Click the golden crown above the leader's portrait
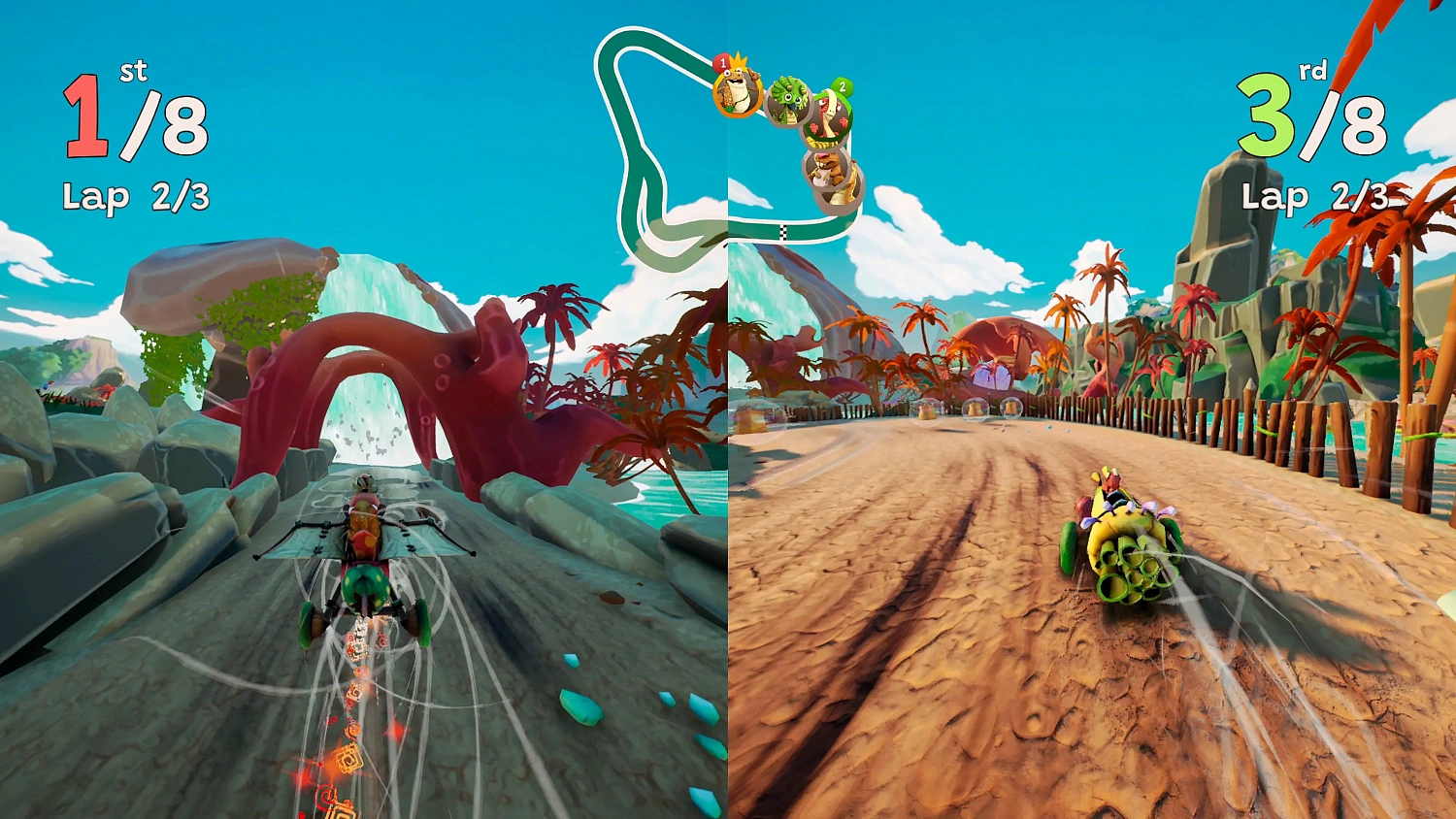 [x=739, y=61]
